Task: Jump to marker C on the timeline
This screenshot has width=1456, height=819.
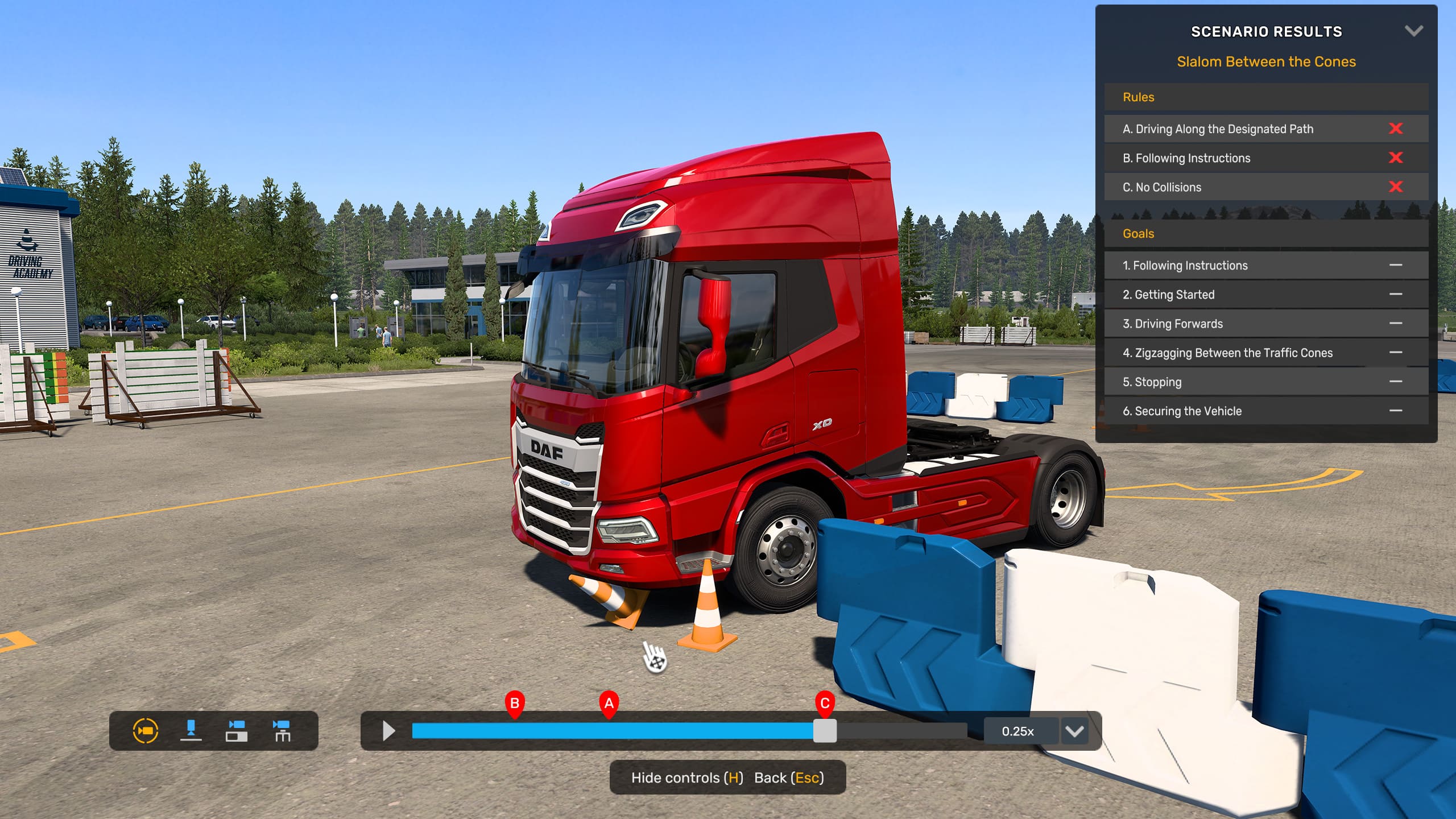Action: [x=825, y=704]
